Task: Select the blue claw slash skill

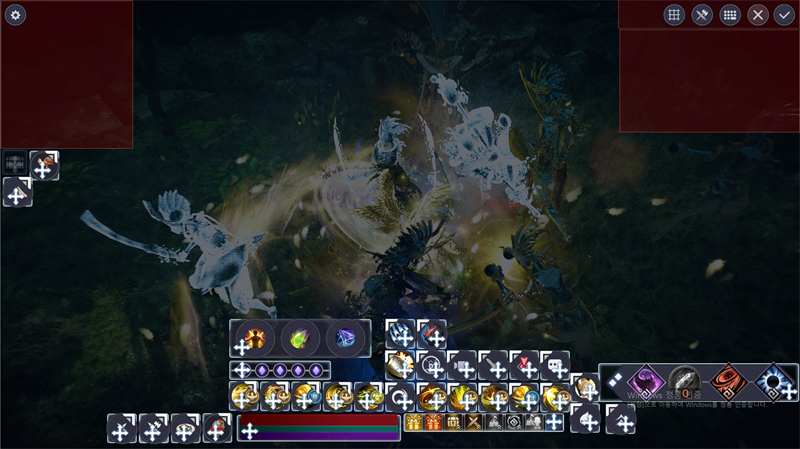Action: [x=401, y=334]
